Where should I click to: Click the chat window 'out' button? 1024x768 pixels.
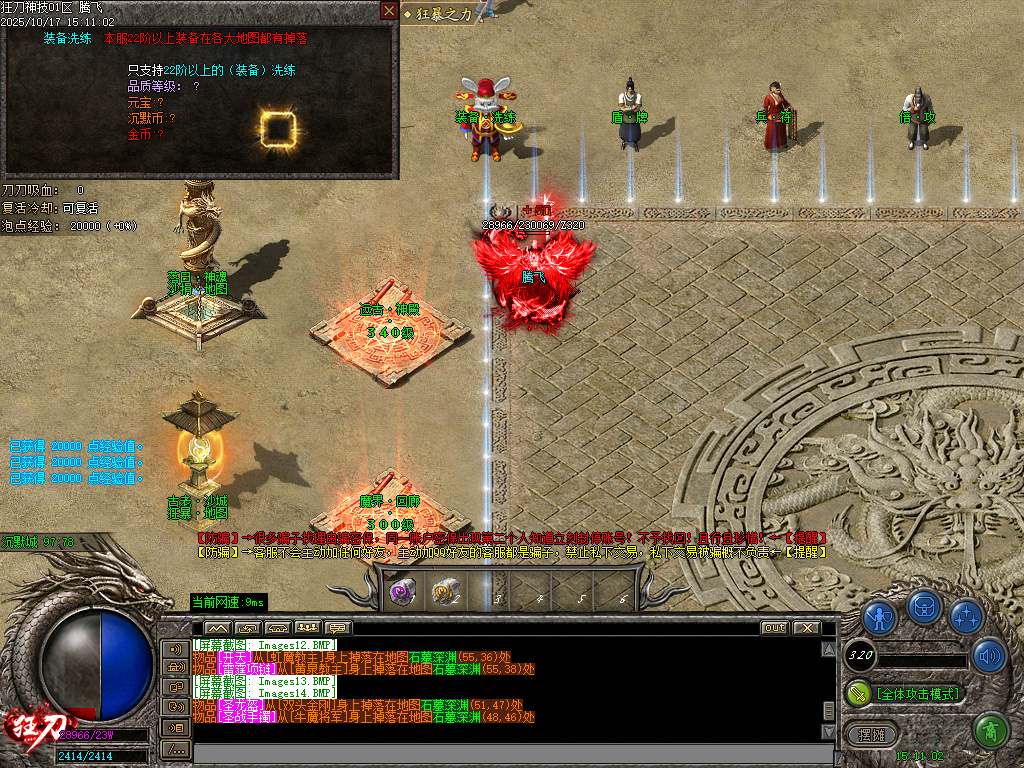pos(774,628)
